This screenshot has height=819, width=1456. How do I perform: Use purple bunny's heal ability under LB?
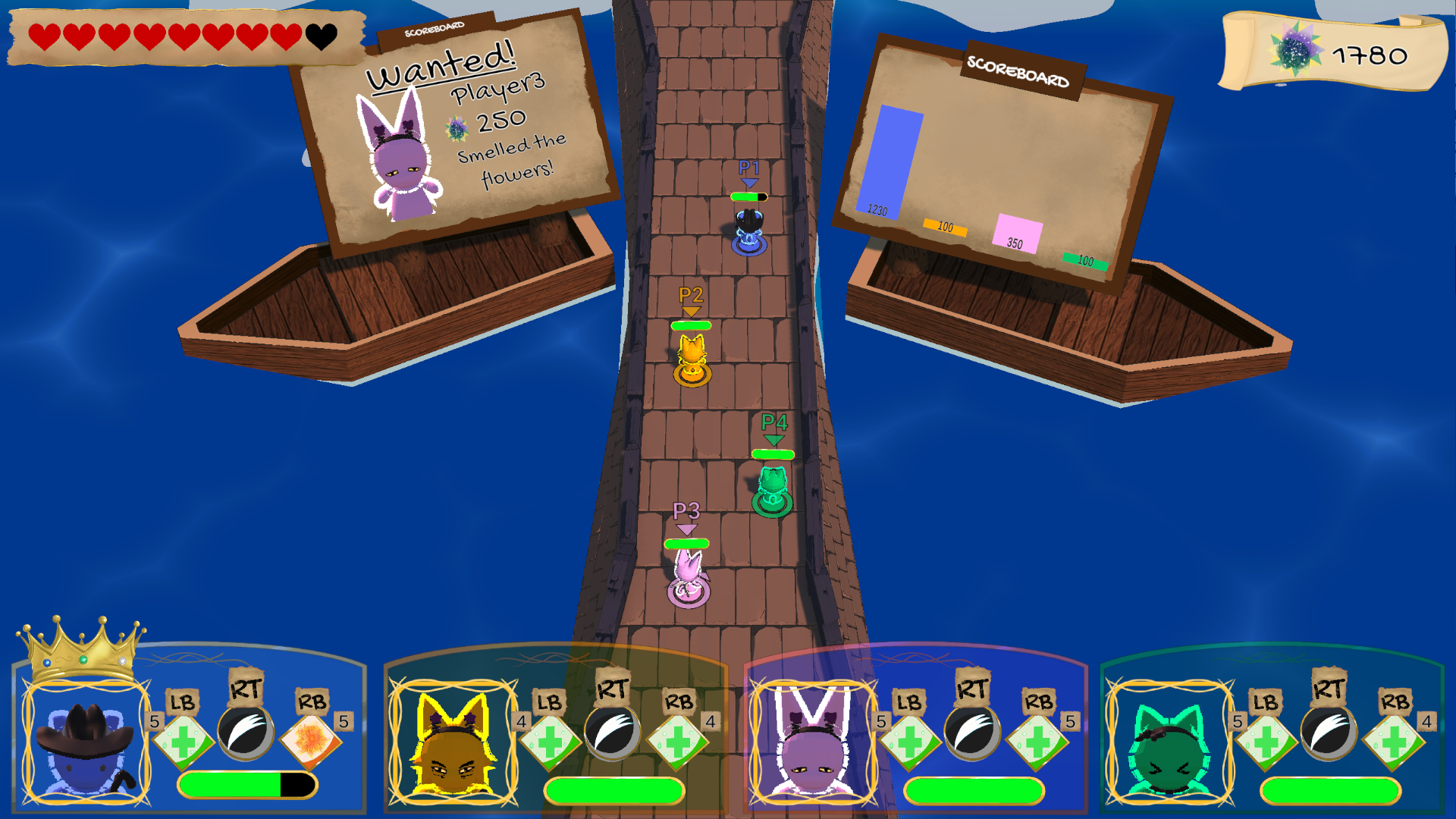click(x=909, y=740)
